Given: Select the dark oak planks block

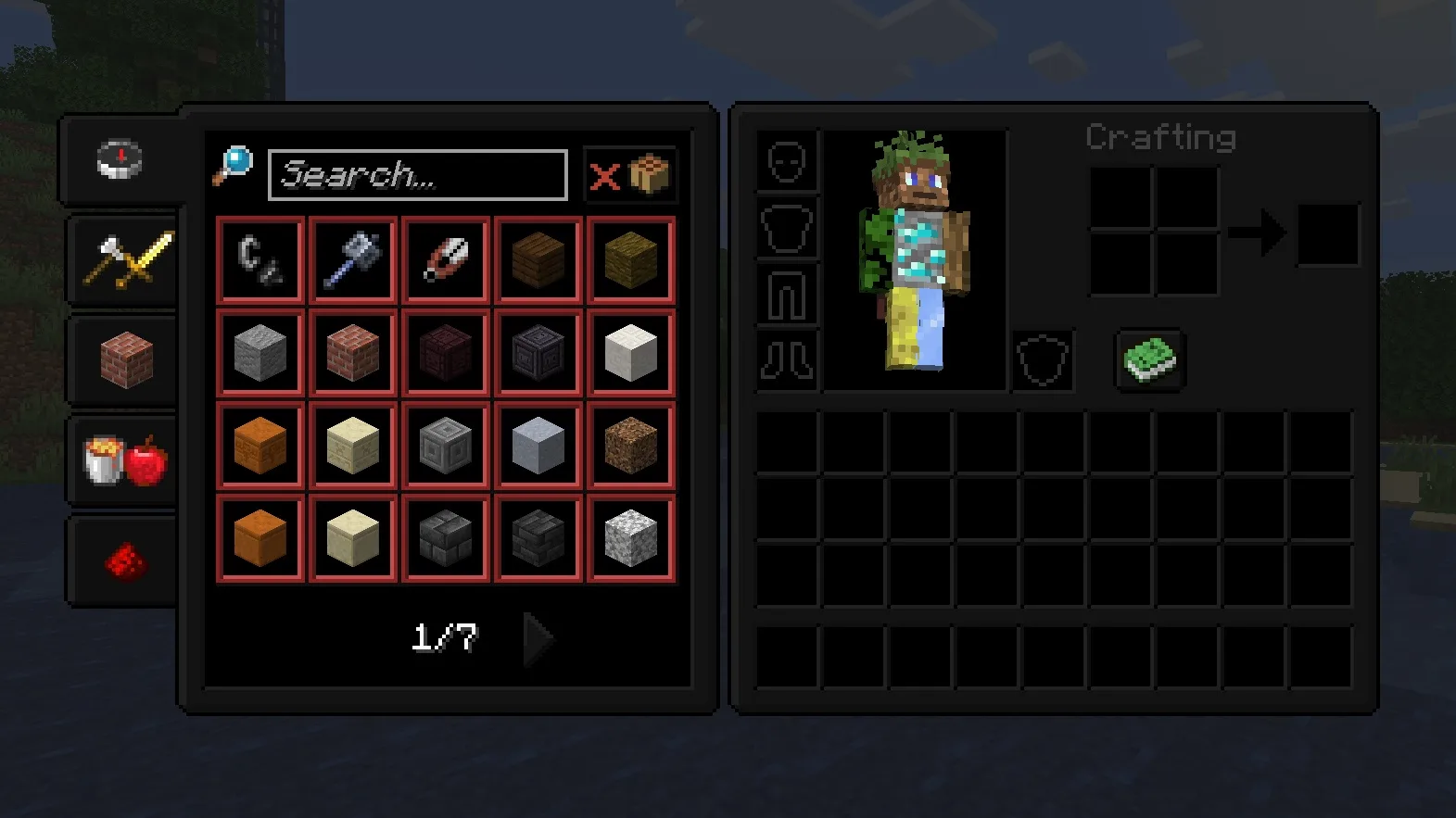Looking at the screenshot, I should pyautogui.click(x=538, y=259).
